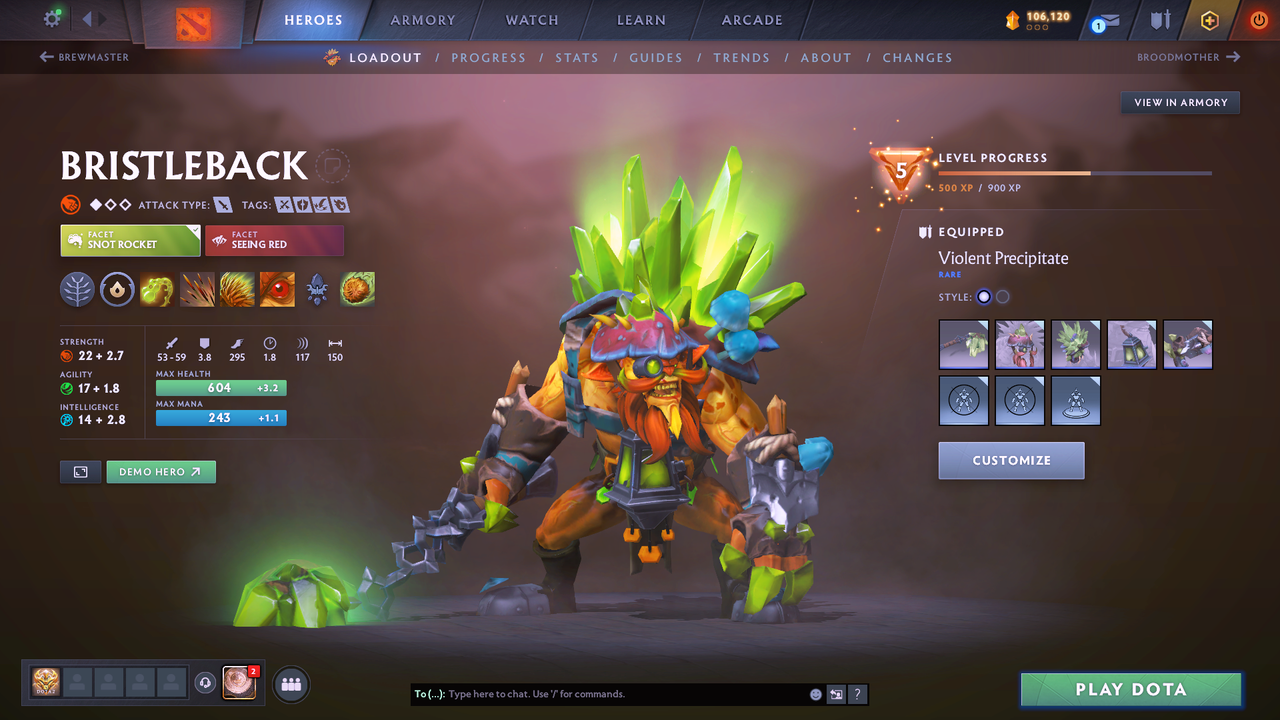Screen dimensions: 1280x720
Task: Open the Hairball ability icon
Action: click(x=357, y=290)
